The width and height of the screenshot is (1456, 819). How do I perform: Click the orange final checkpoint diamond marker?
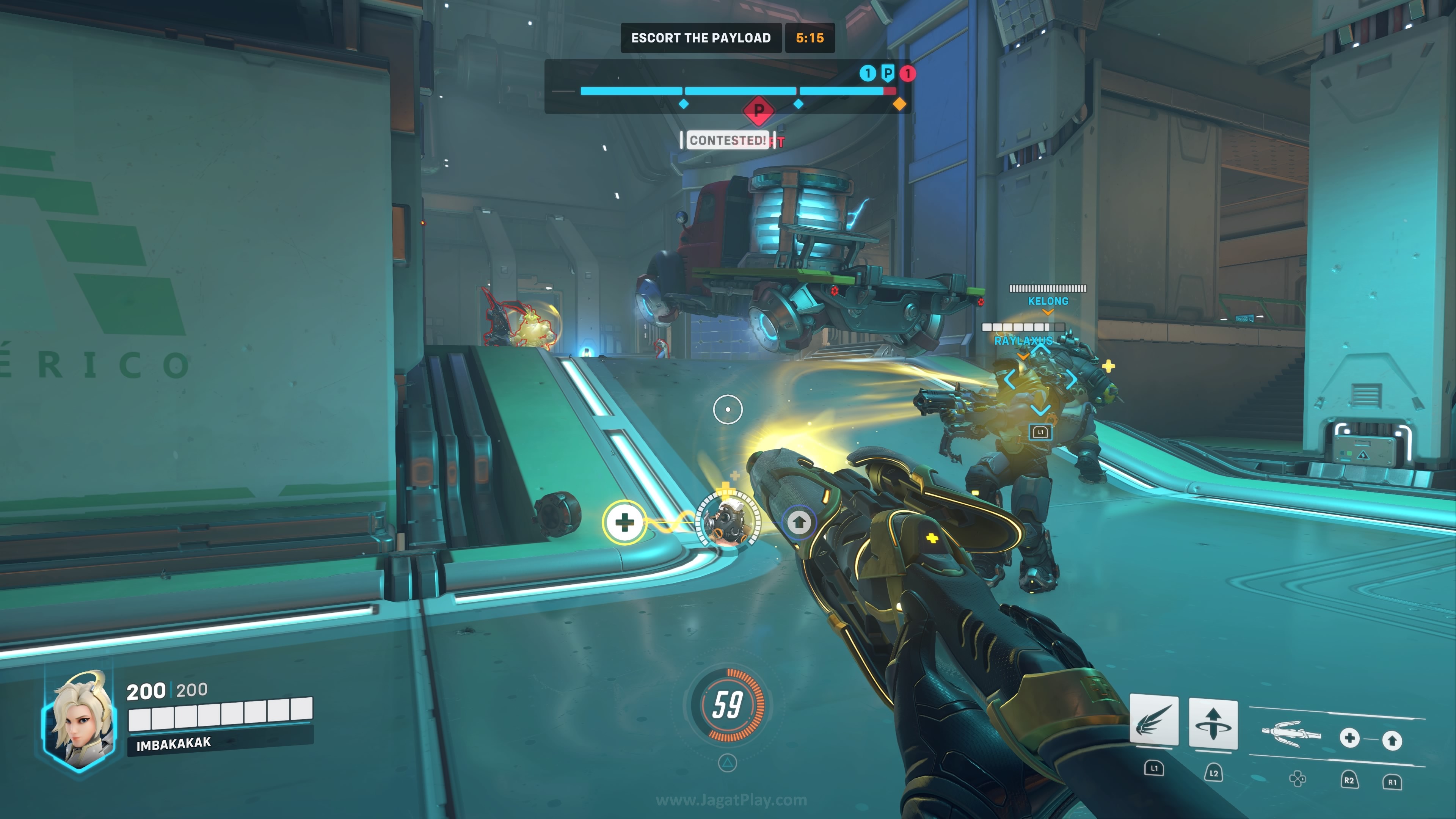tap(899, 104)
